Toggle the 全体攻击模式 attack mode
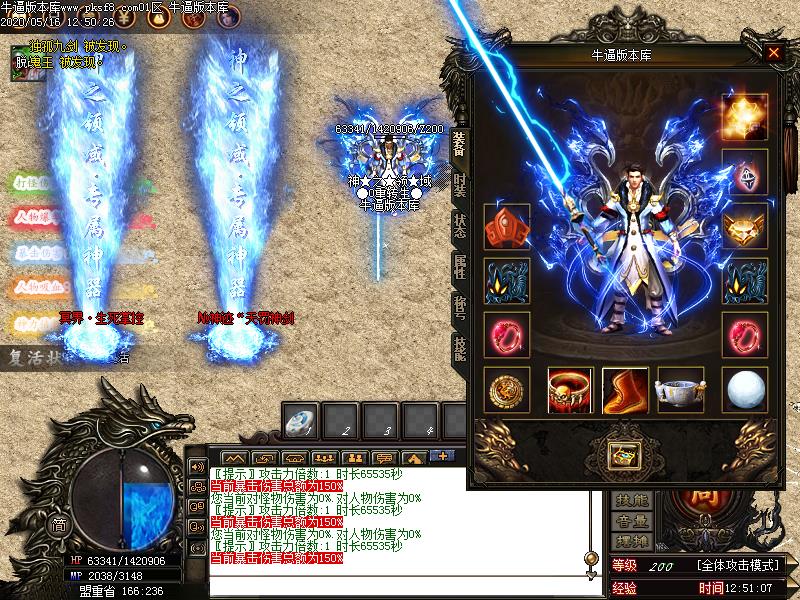The image size is (800, 600). 738,566
